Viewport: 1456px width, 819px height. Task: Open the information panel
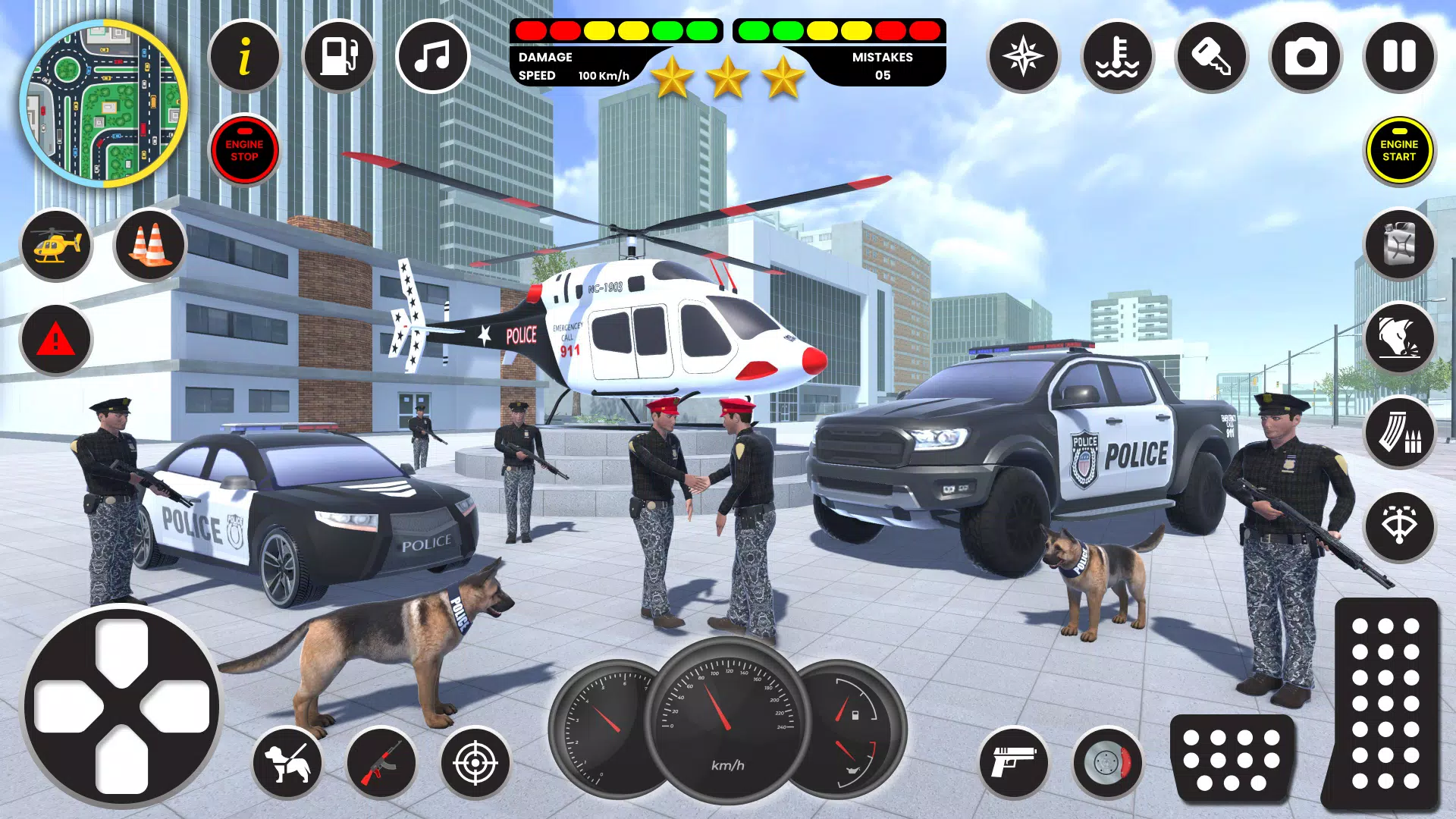click(244, 57)
